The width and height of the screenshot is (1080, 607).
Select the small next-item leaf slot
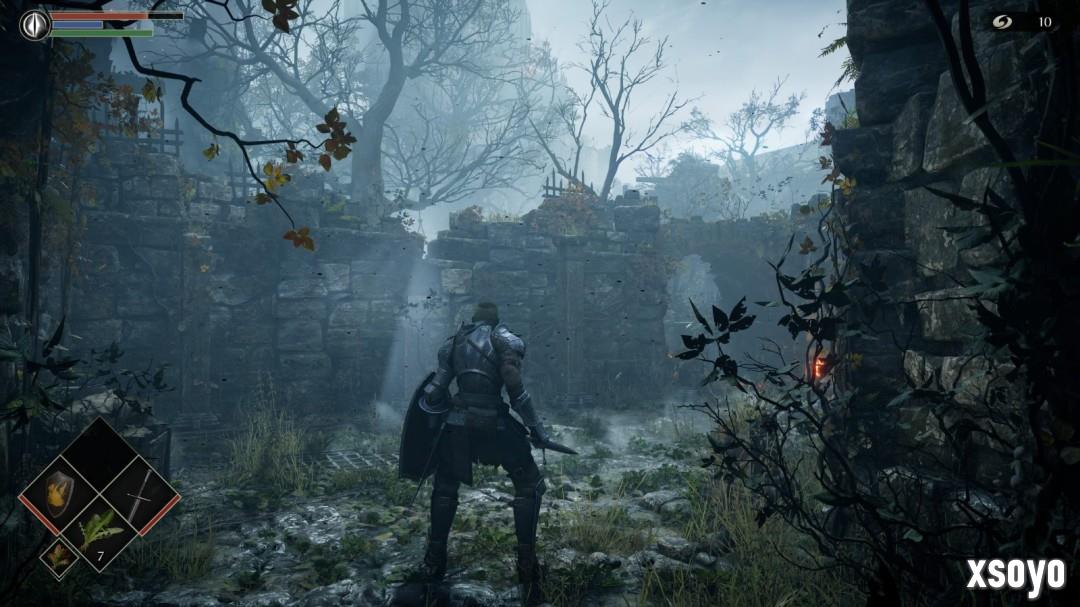pyautogui.click(x=58, y=557)
